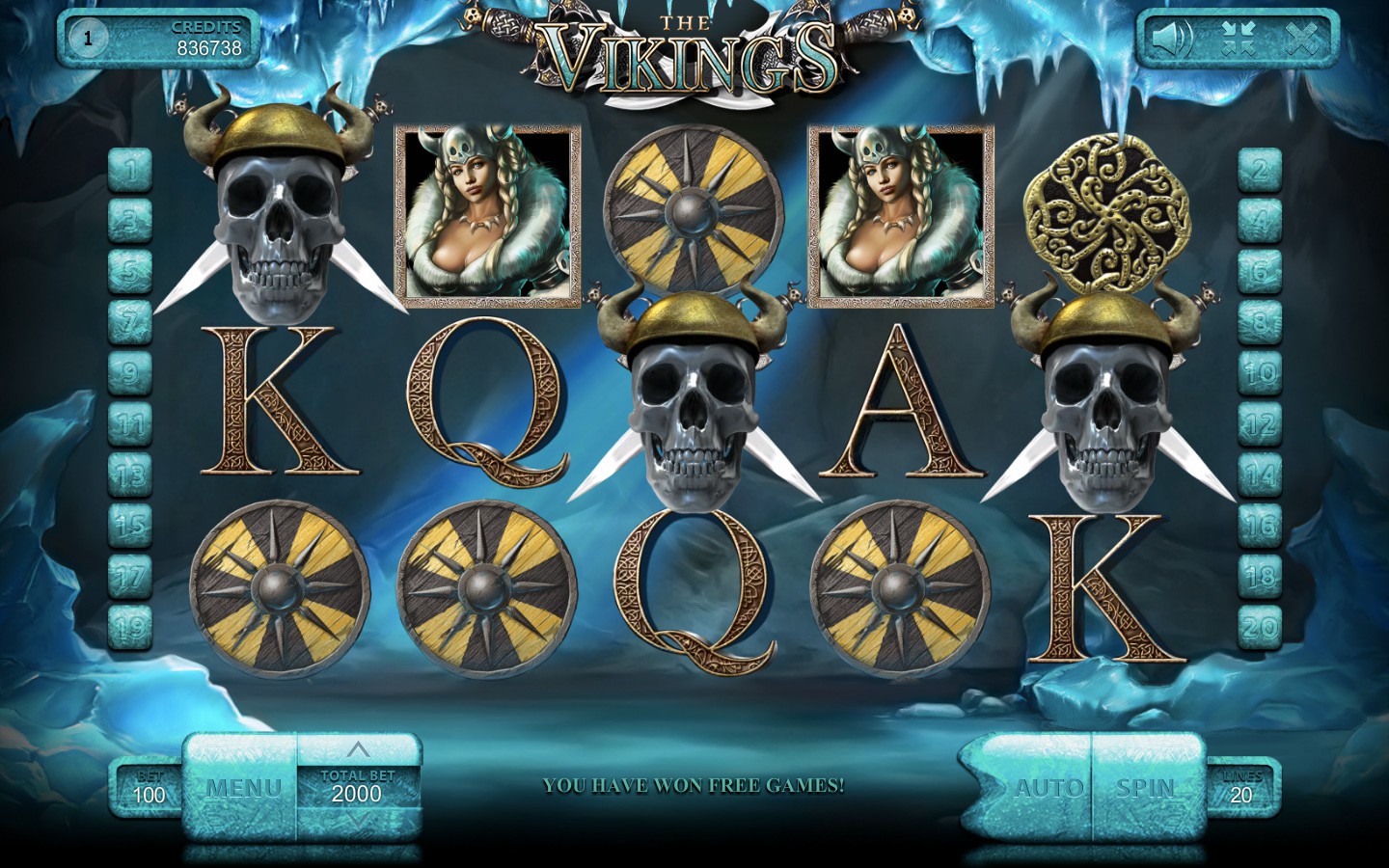This screenshot has width=1389, height=868.
Task: Close the game with the X icon
Action: point(1301,40)
